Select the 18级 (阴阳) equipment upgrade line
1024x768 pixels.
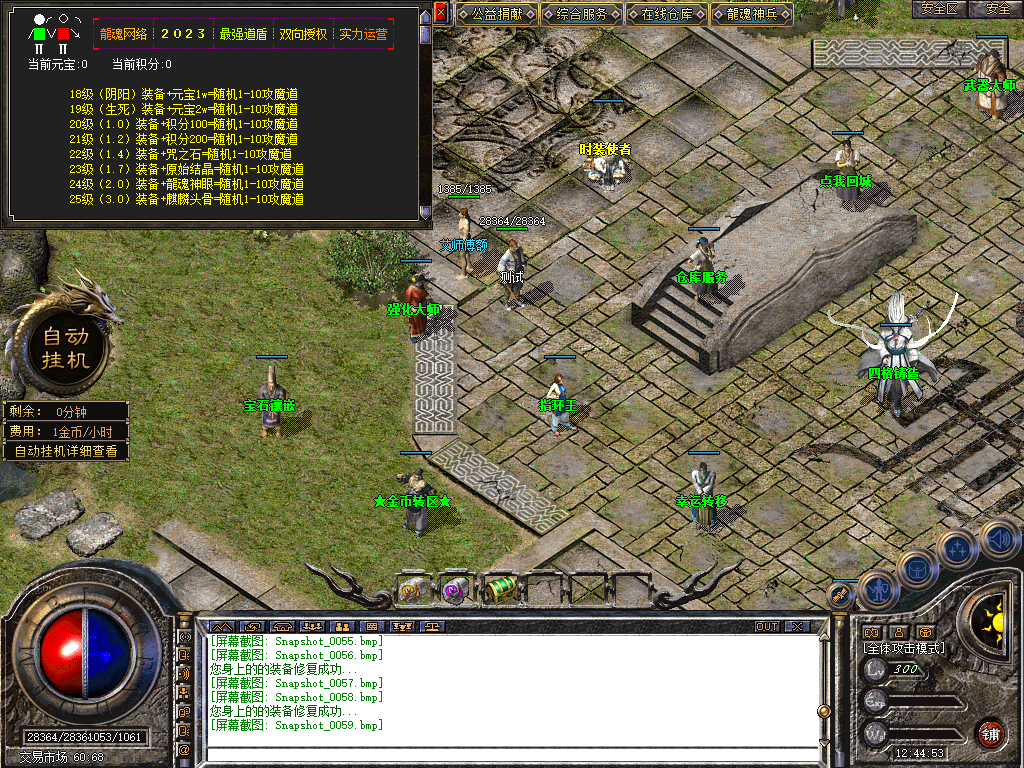(x=184, y=94)
